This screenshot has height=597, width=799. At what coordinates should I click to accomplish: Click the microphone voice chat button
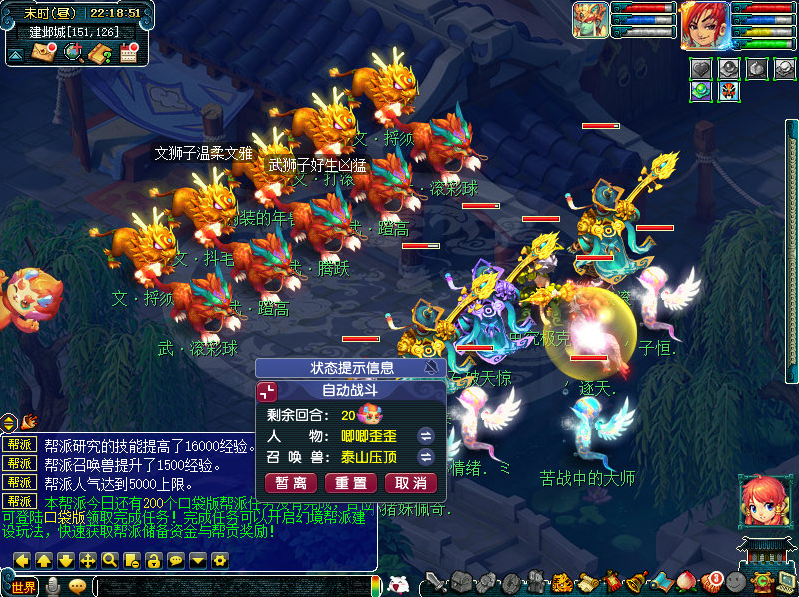(53, 586)
